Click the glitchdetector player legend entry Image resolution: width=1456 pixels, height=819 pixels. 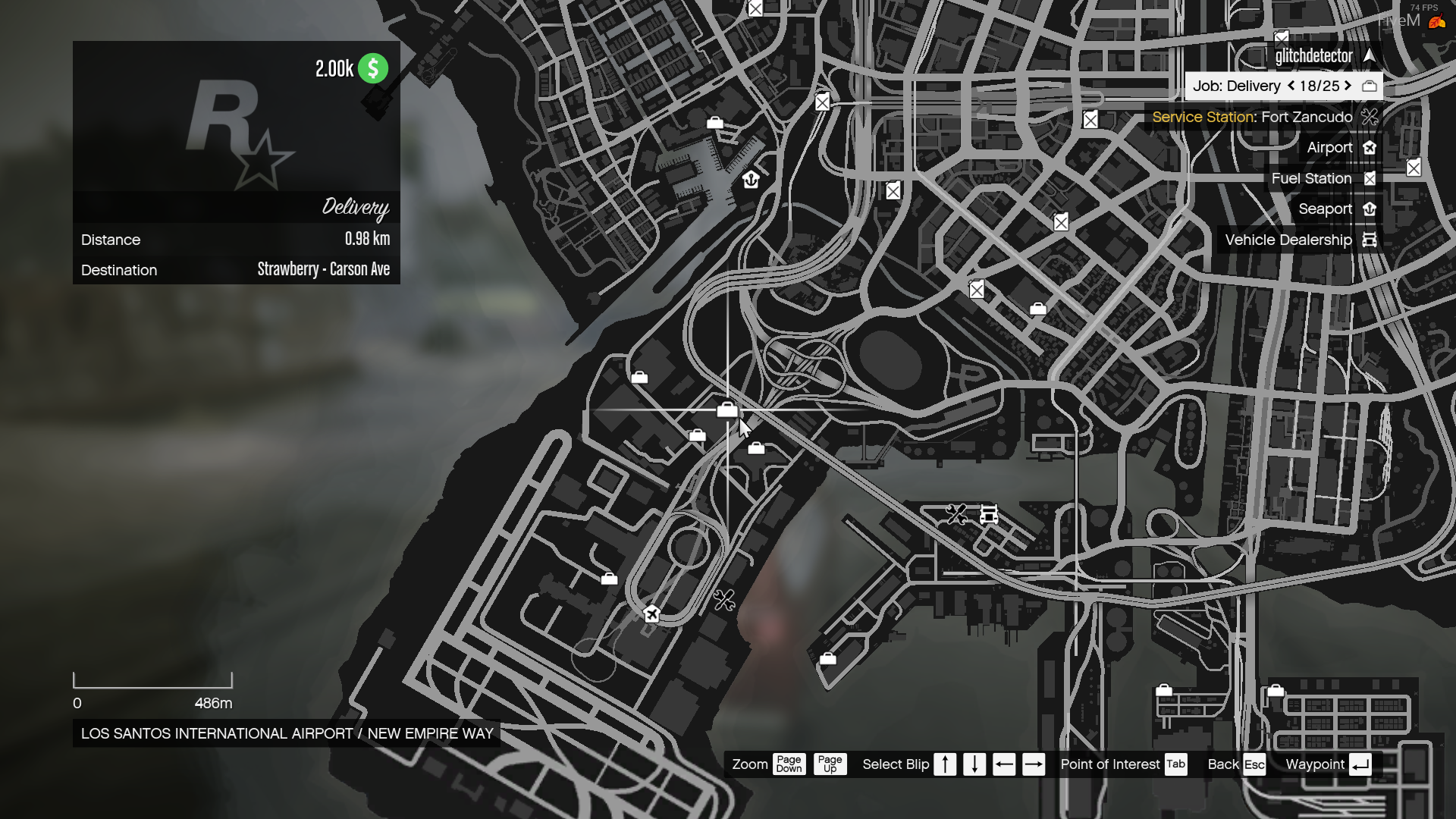pos(1313,56)
